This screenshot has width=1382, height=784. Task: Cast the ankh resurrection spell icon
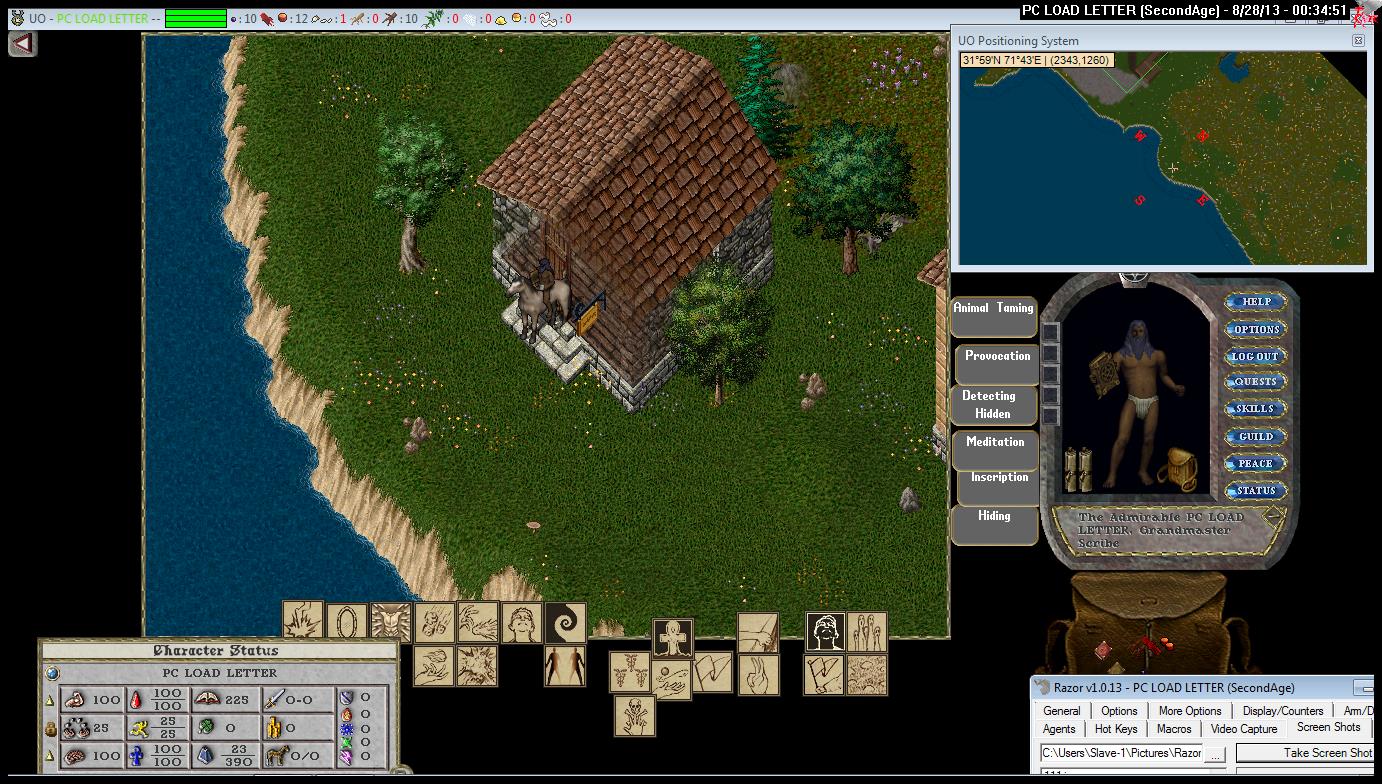coord(673,638)
